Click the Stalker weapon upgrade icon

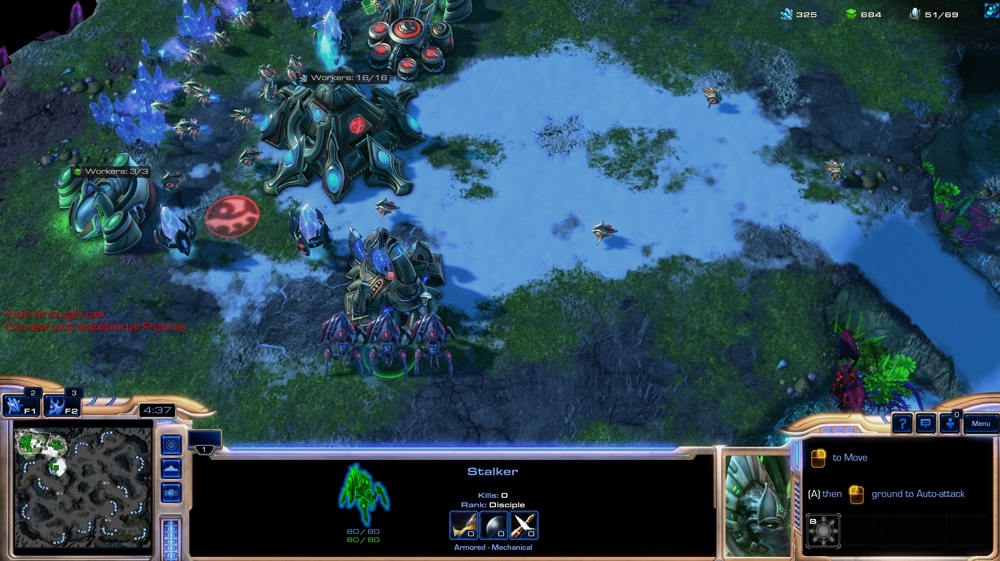pyautogui.click(x=464, y=525)
